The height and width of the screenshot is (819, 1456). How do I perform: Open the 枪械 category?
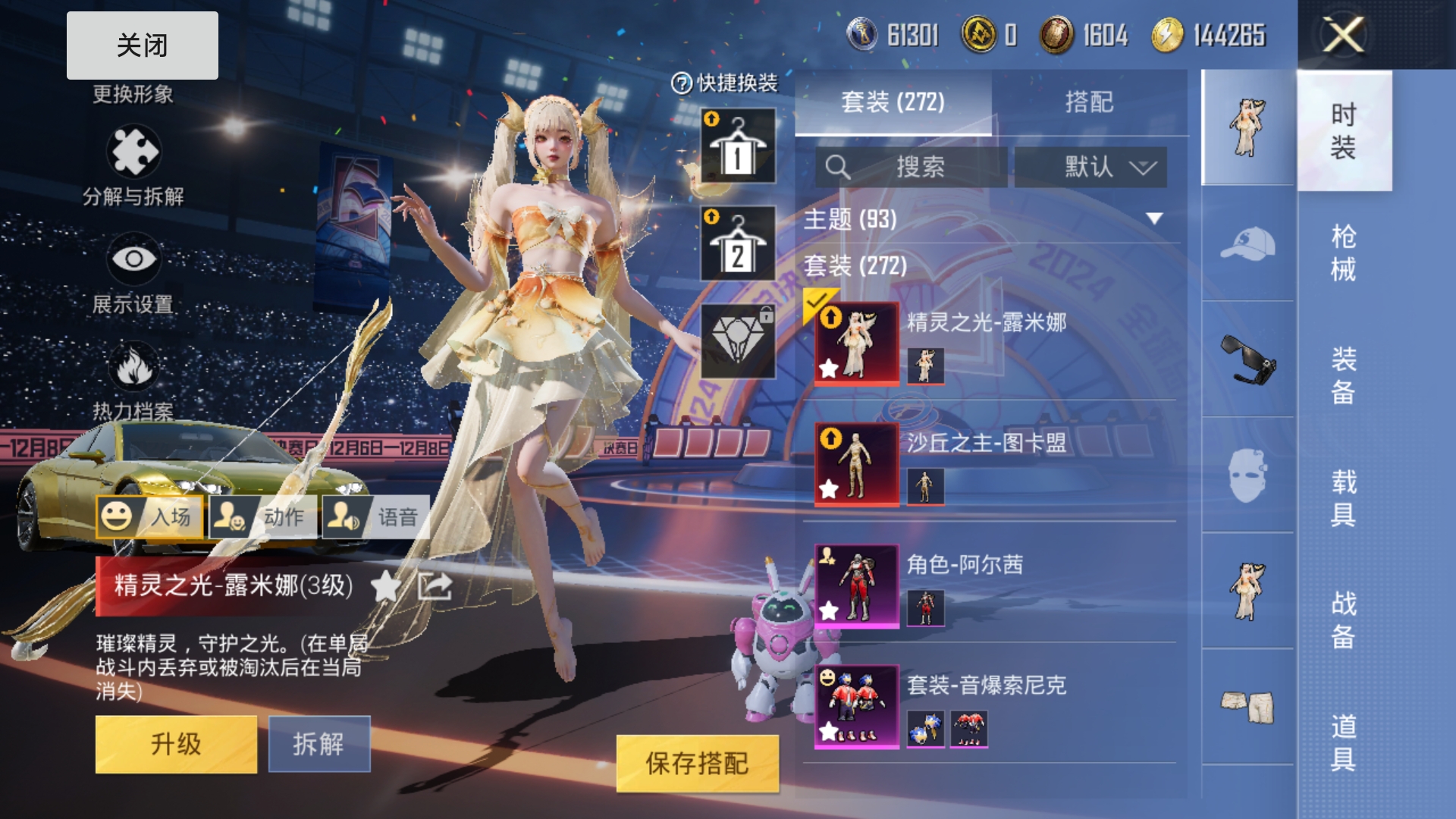pos(1343,253)
